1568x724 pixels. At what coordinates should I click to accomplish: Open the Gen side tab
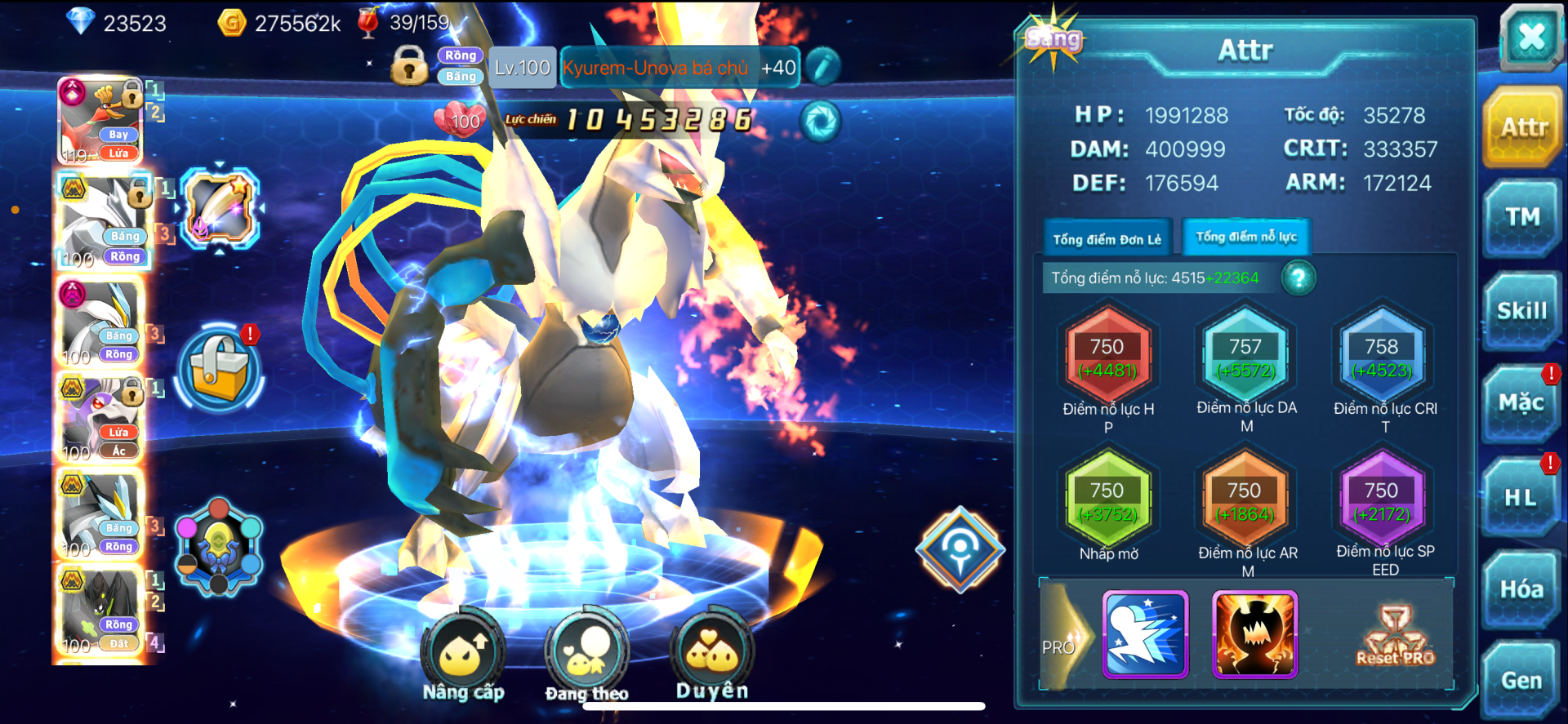(1521, 681)
